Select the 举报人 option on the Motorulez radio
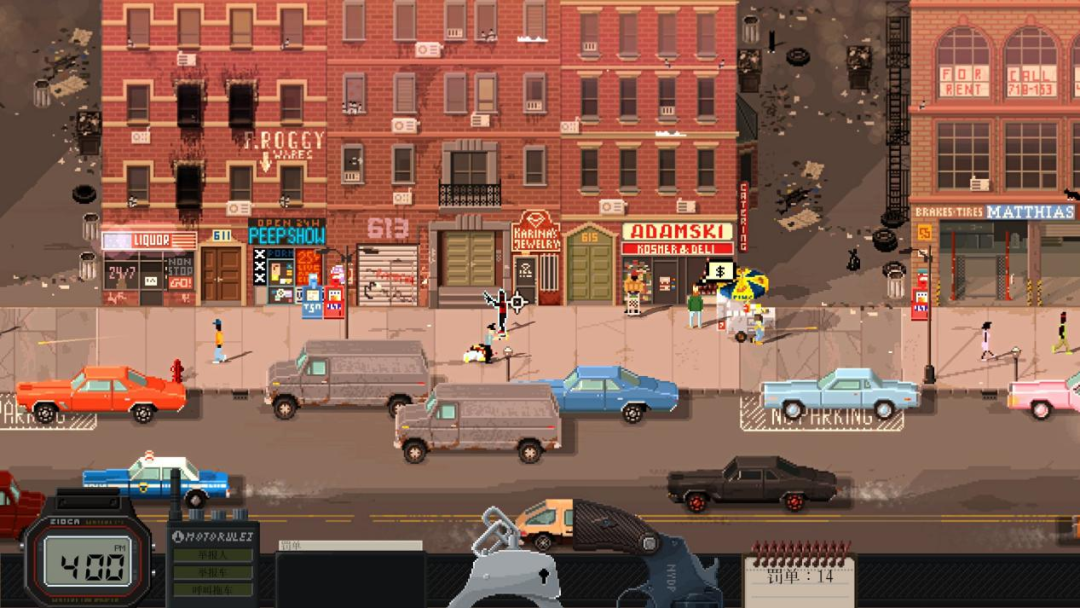1080x608 pixels. (x=211, y=556)
